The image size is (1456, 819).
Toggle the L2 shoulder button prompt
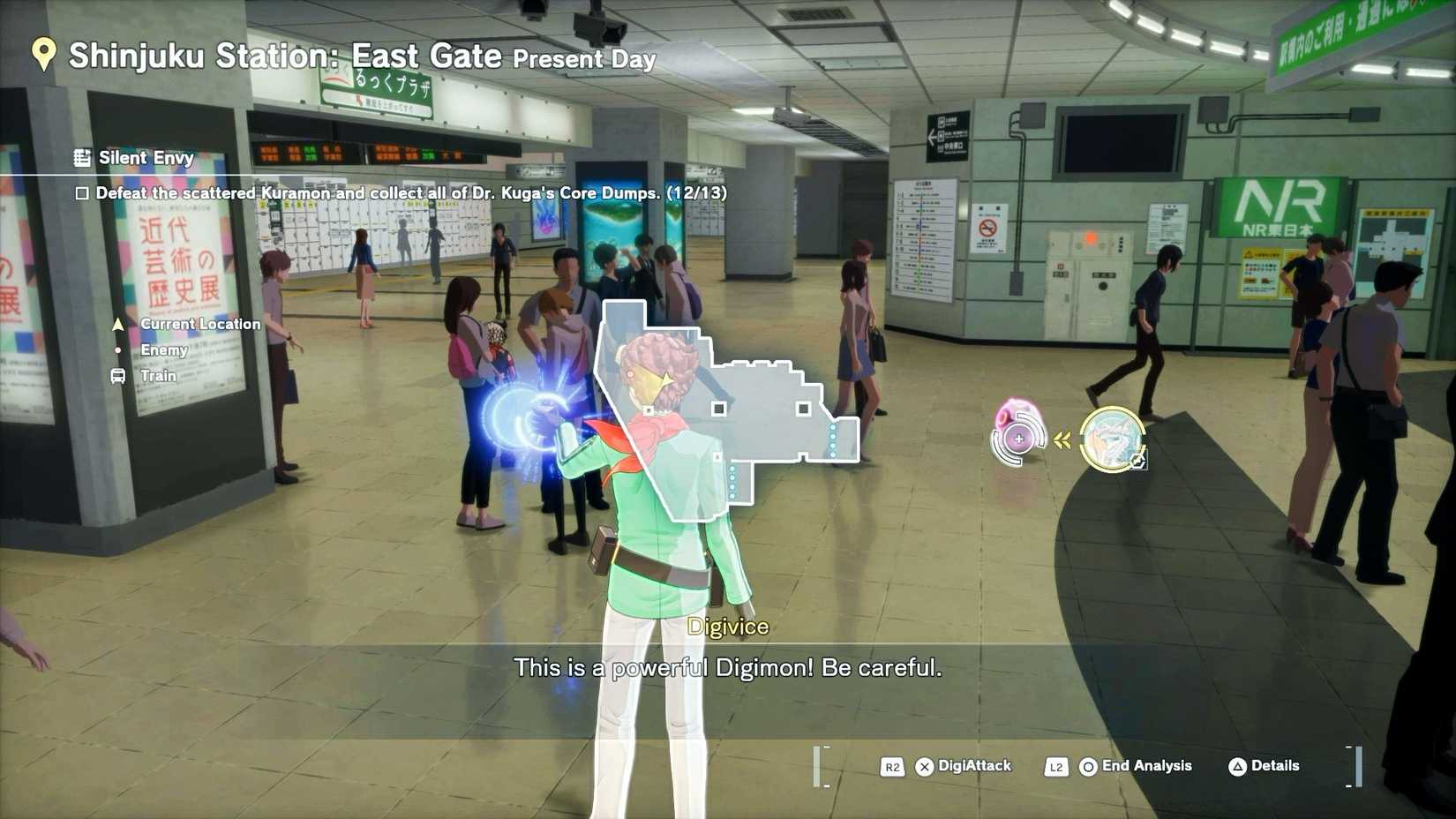[1056, 767]
